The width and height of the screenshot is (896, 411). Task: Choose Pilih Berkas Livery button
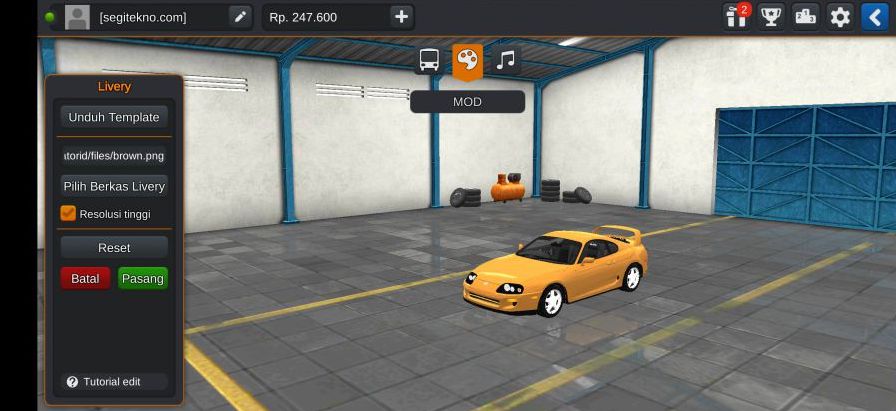tap(113, 187)
